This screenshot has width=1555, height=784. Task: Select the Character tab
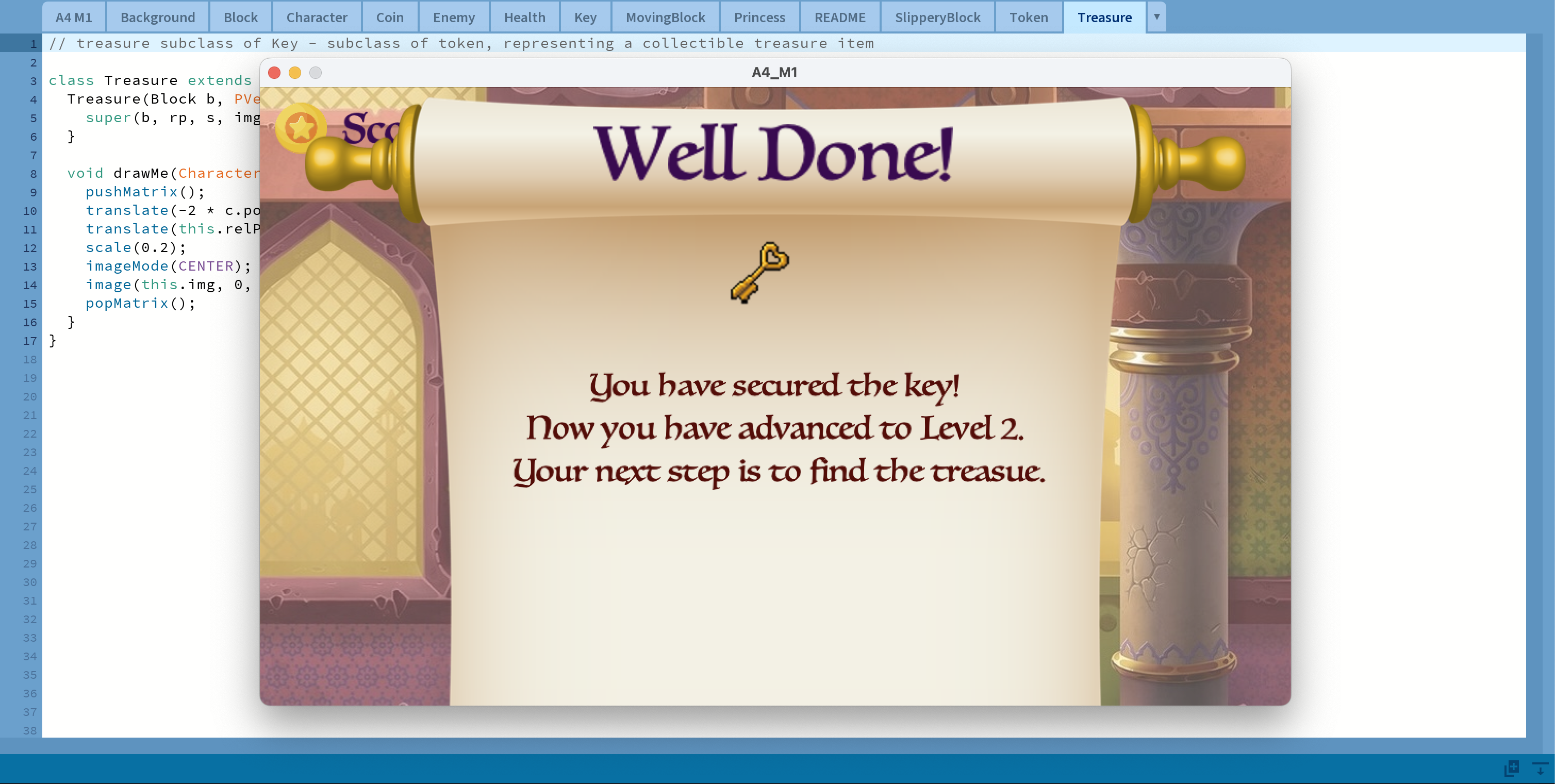pyautogui.click(x=317, y=17)
